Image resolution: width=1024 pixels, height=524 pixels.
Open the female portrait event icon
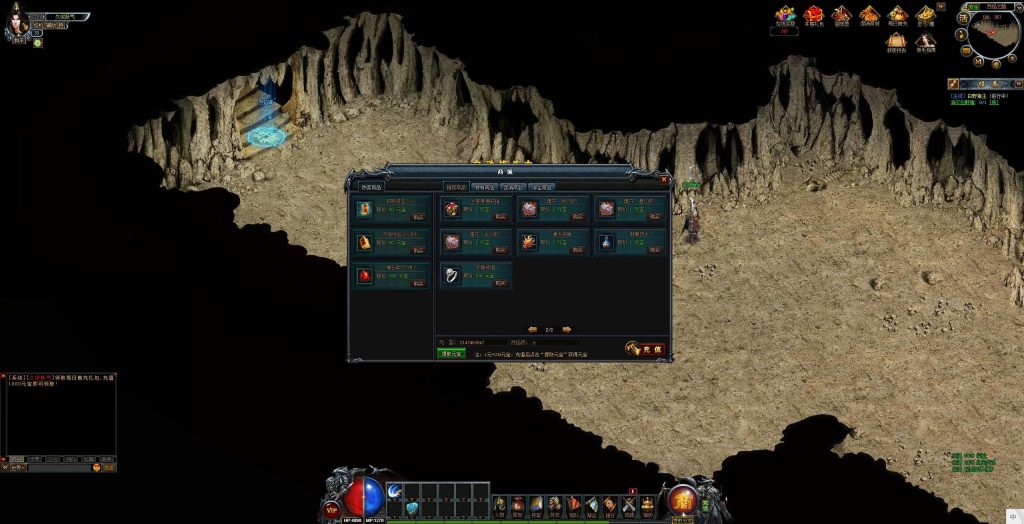[926, 41]
